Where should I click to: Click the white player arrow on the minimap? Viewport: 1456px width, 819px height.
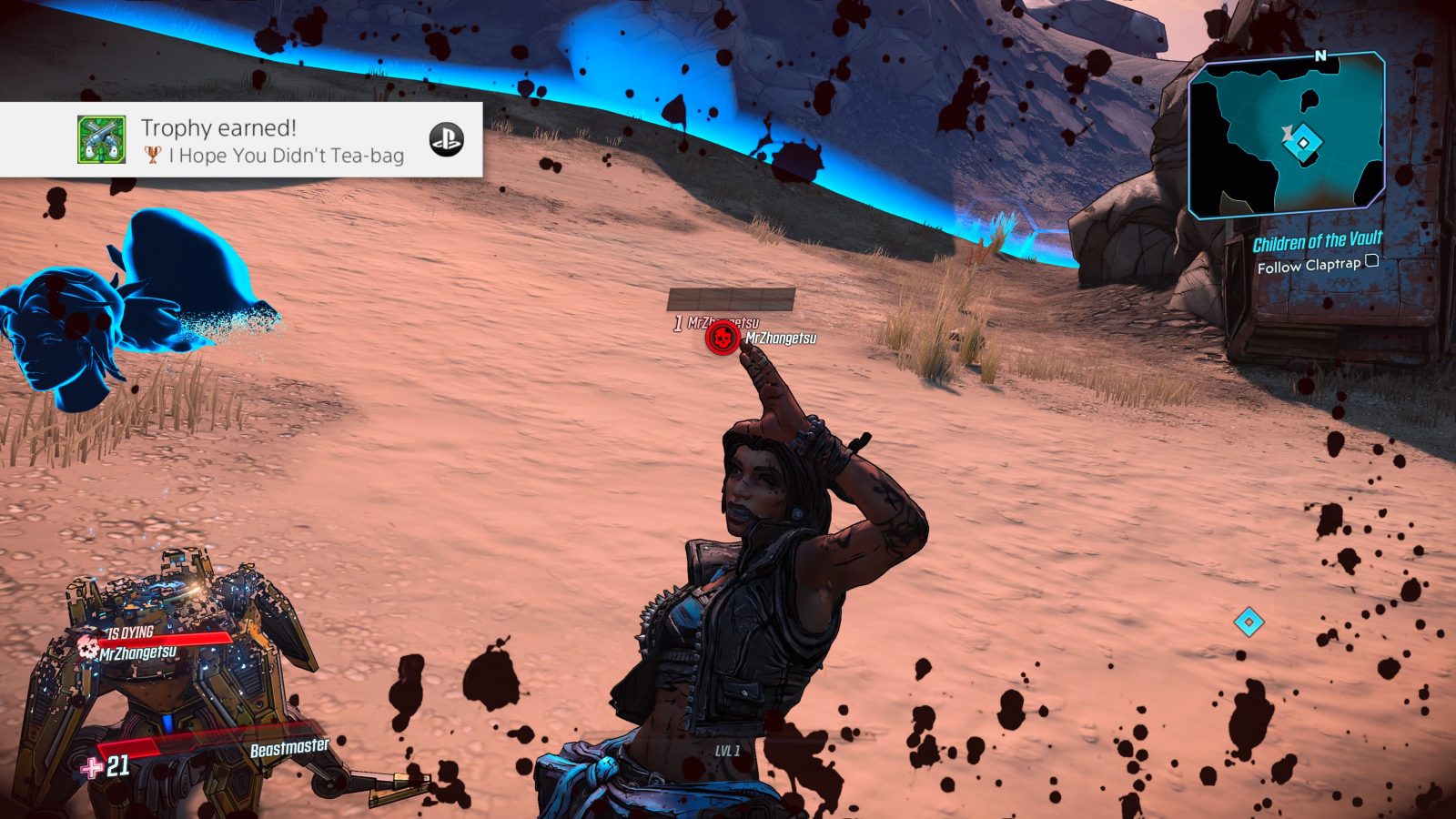[x=1289, y=132]
